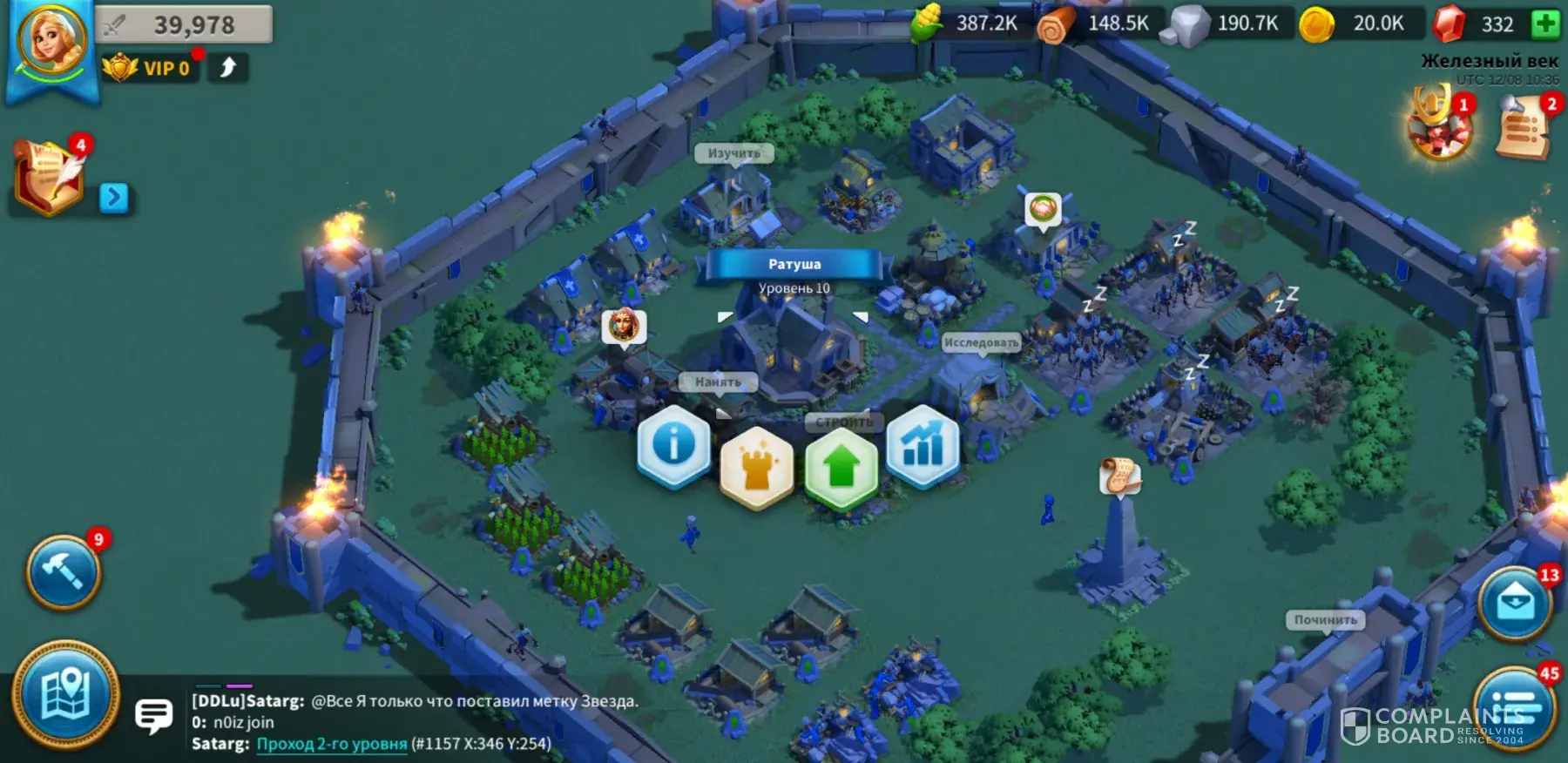Open the player avatar profile
Image resolution: width=1568 pixels, height=763 pixels.
(52, 41)
